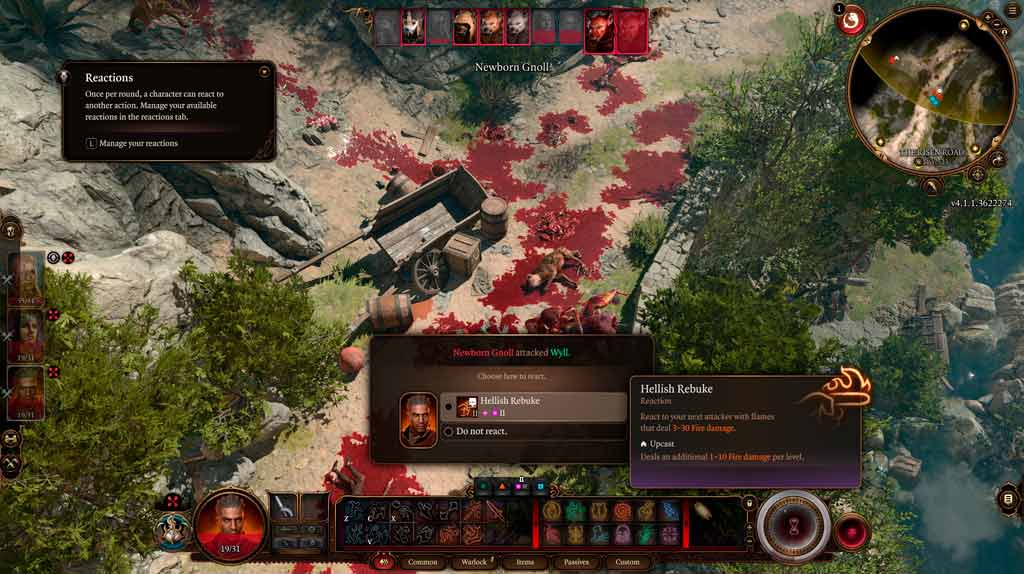This screenshot has width=1024, height=574.
Task: Select the Custom hotbar tab
Action: 627,562
